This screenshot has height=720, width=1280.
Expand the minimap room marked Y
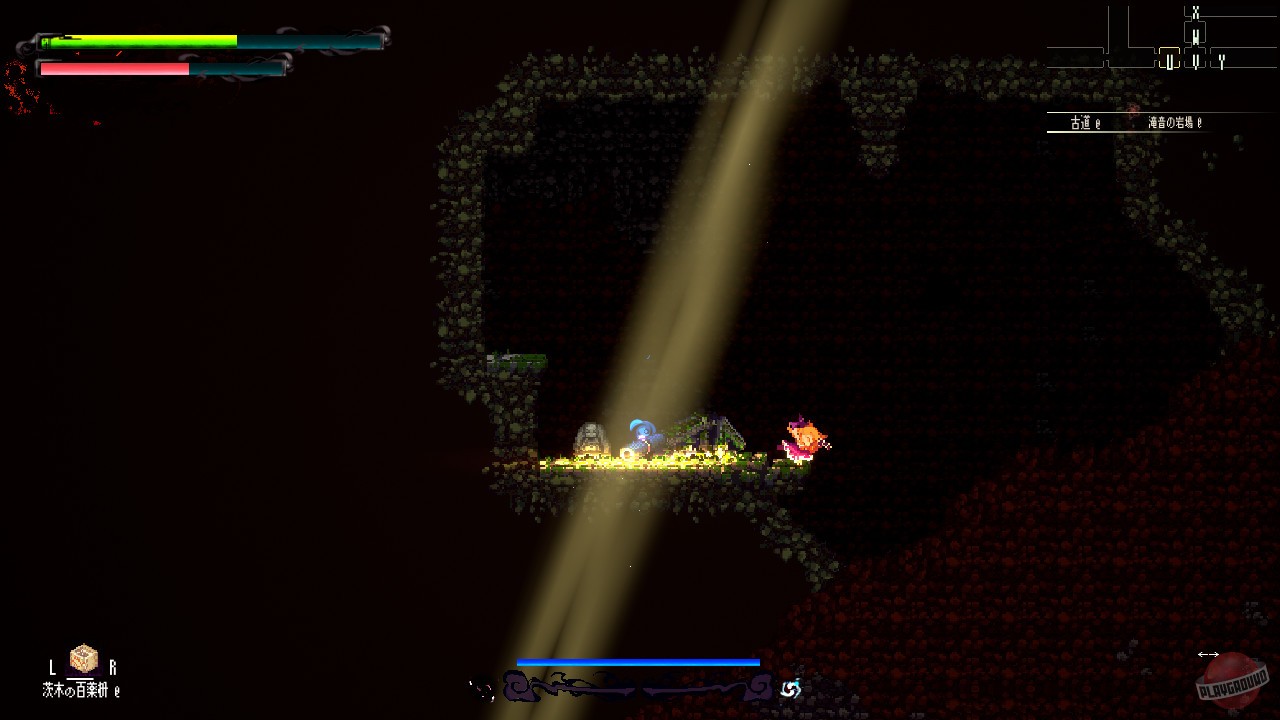click(x=1221, y=60)
